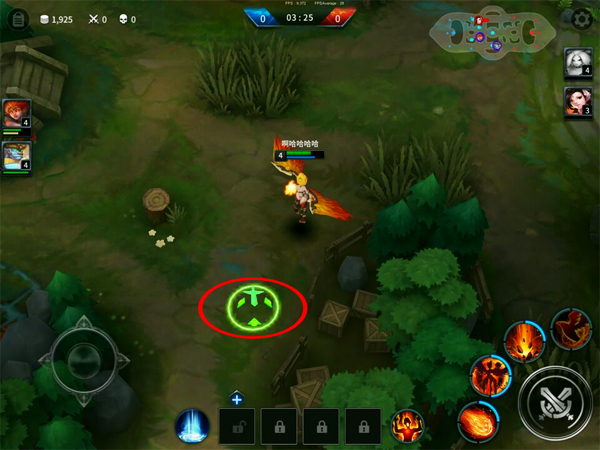Use the fiery warrior summoner ability
This screenshot has height=450, width=600.
point(407,426)
